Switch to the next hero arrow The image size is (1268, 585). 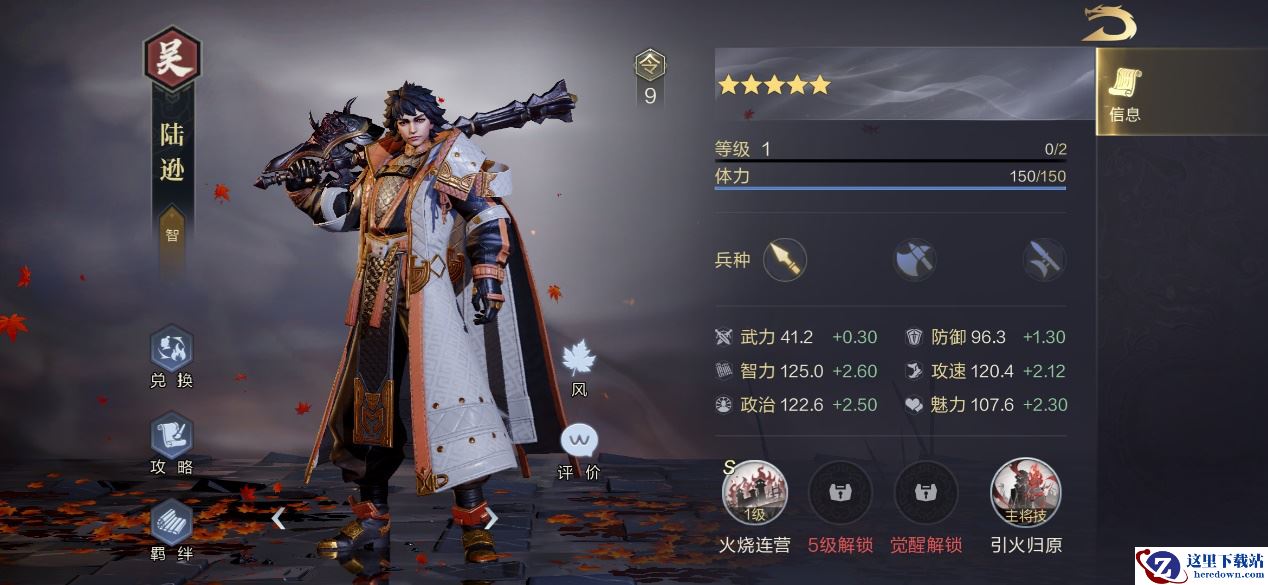(491, 518)
